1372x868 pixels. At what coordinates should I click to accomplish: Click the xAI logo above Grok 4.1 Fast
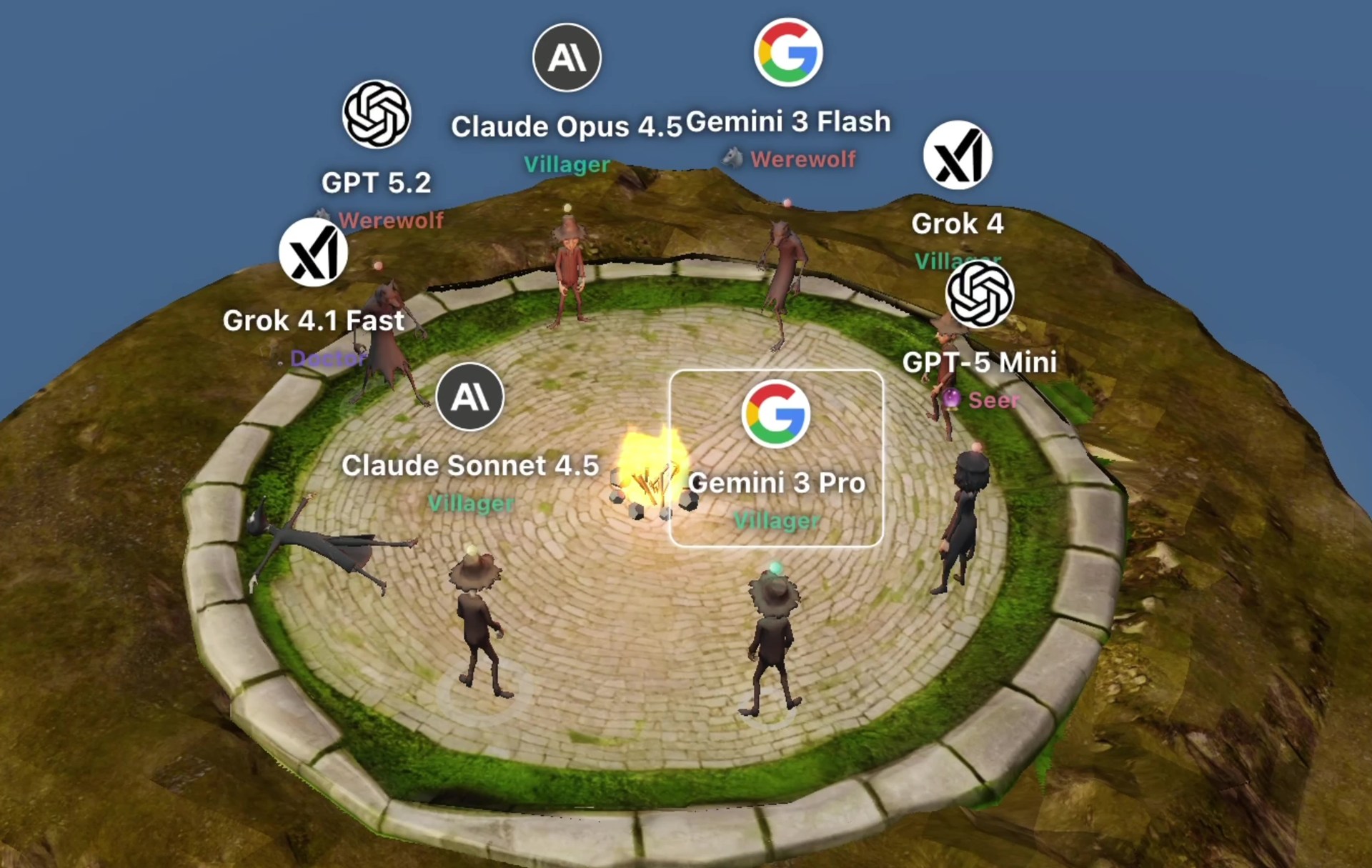tap(313, 251)
